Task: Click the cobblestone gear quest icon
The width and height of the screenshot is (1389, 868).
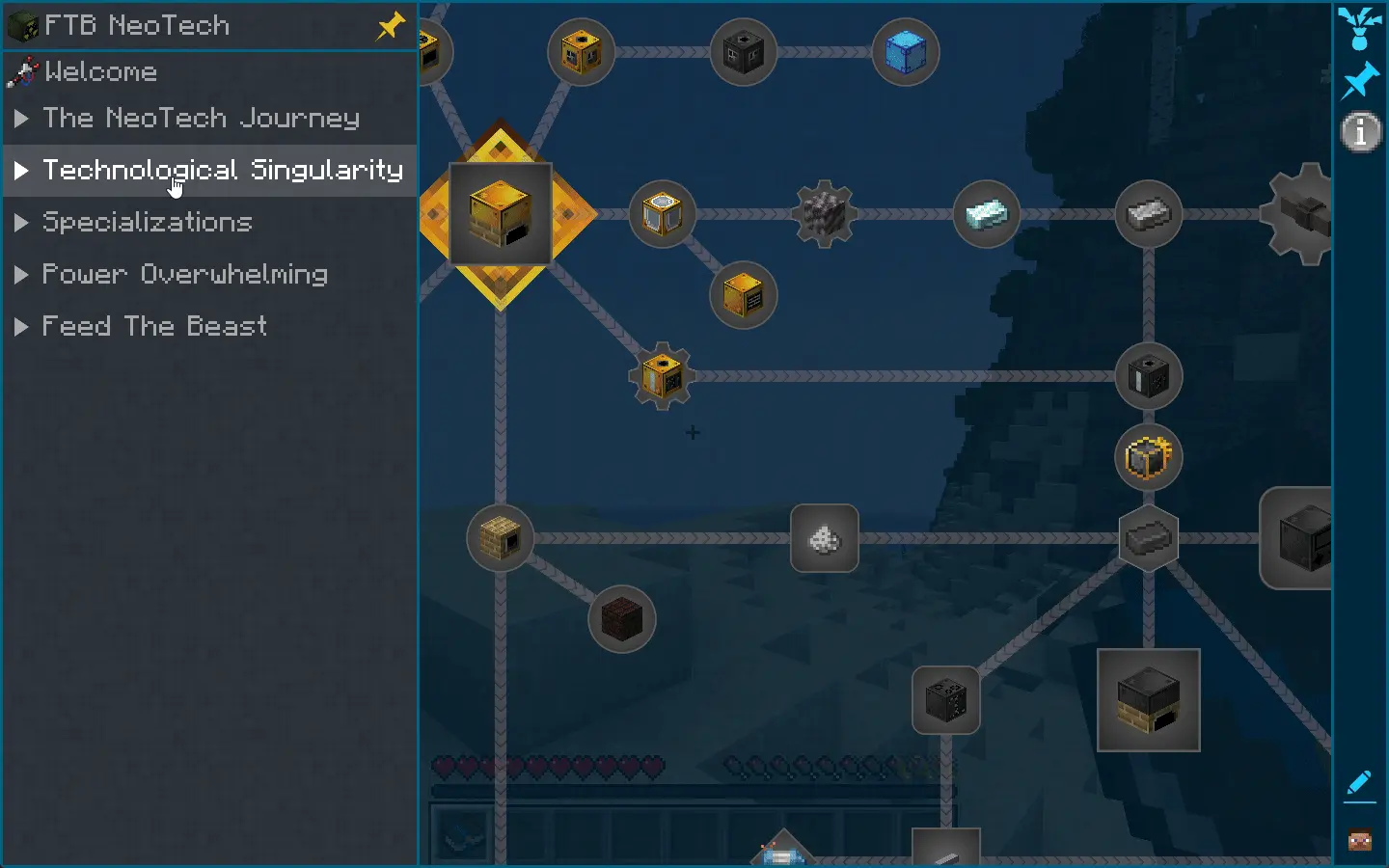Action: click(x=825, y=214)
